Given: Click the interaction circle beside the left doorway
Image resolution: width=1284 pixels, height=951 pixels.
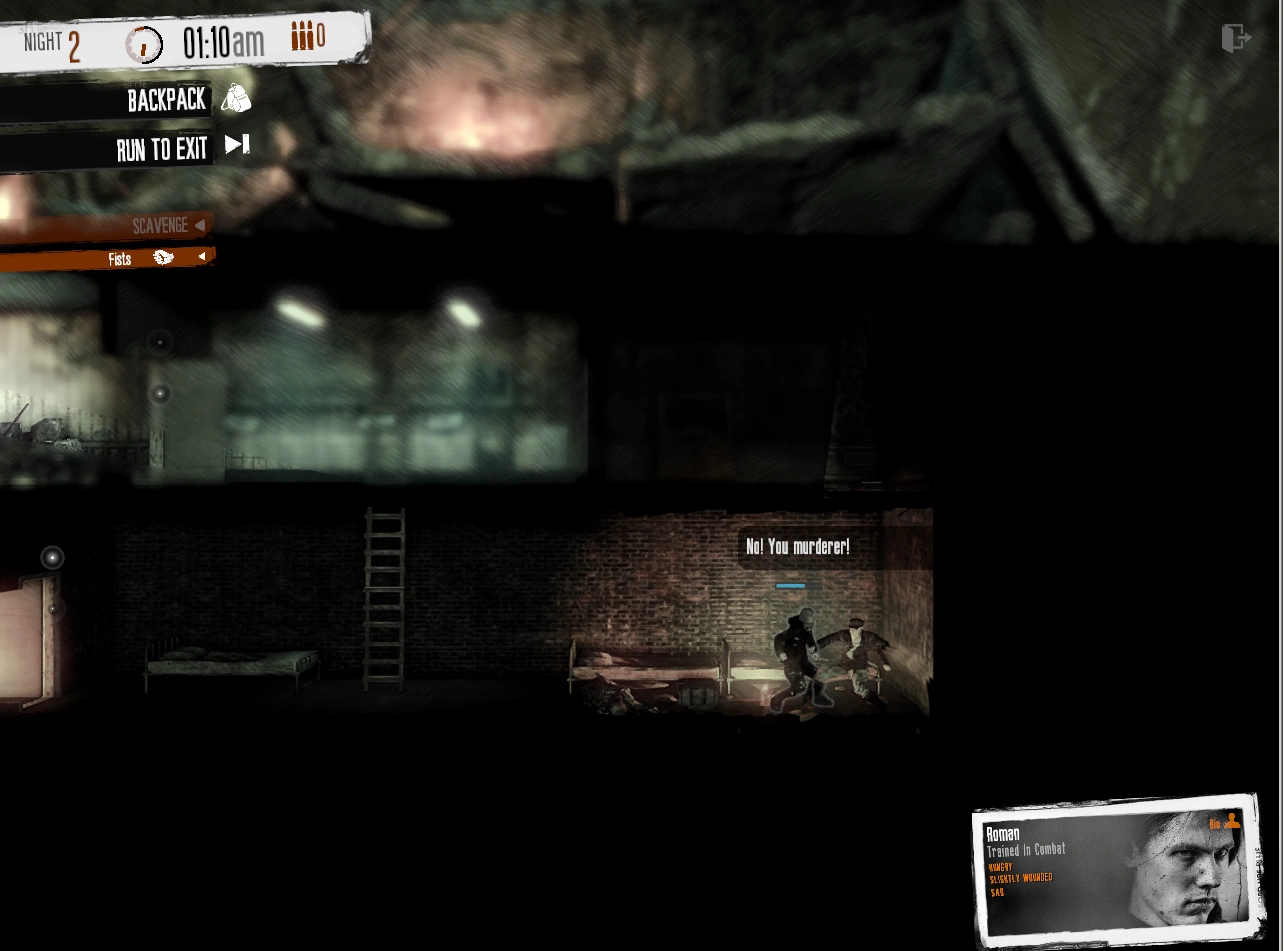Looking at the screenshot, I should click(x=52, y=558).
